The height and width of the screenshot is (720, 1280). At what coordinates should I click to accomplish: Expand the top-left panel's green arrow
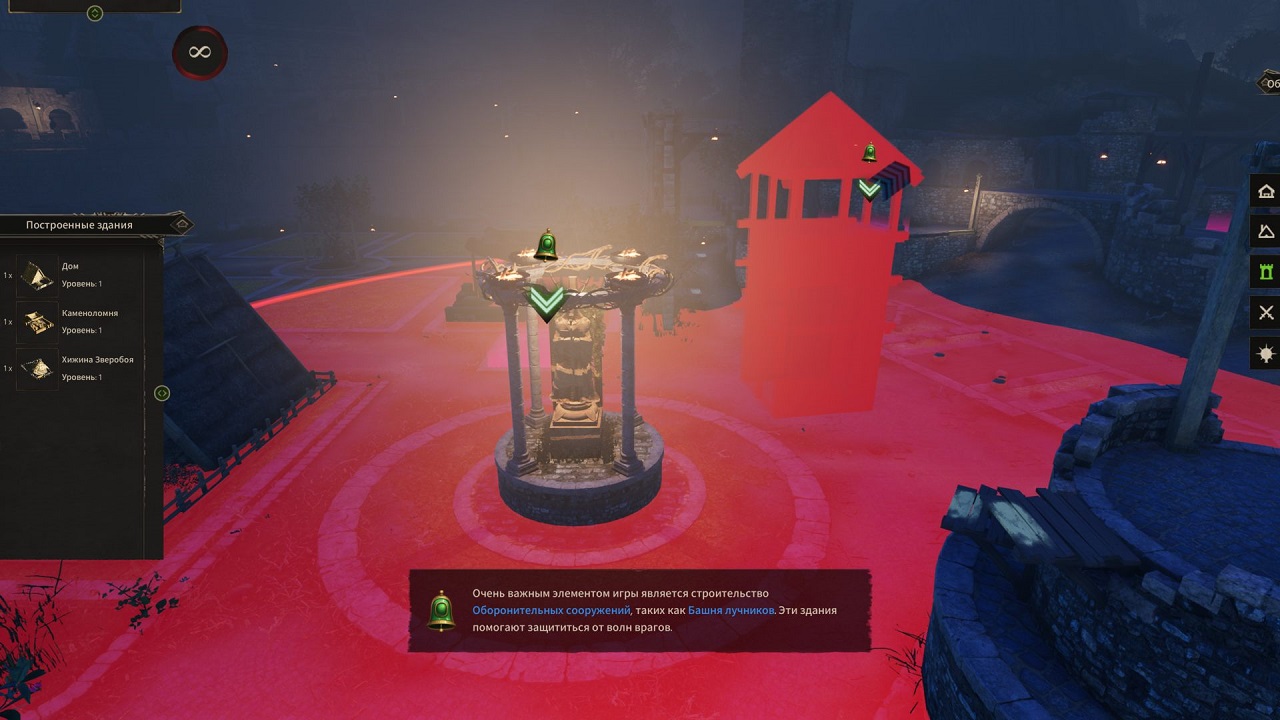point(95,14)
